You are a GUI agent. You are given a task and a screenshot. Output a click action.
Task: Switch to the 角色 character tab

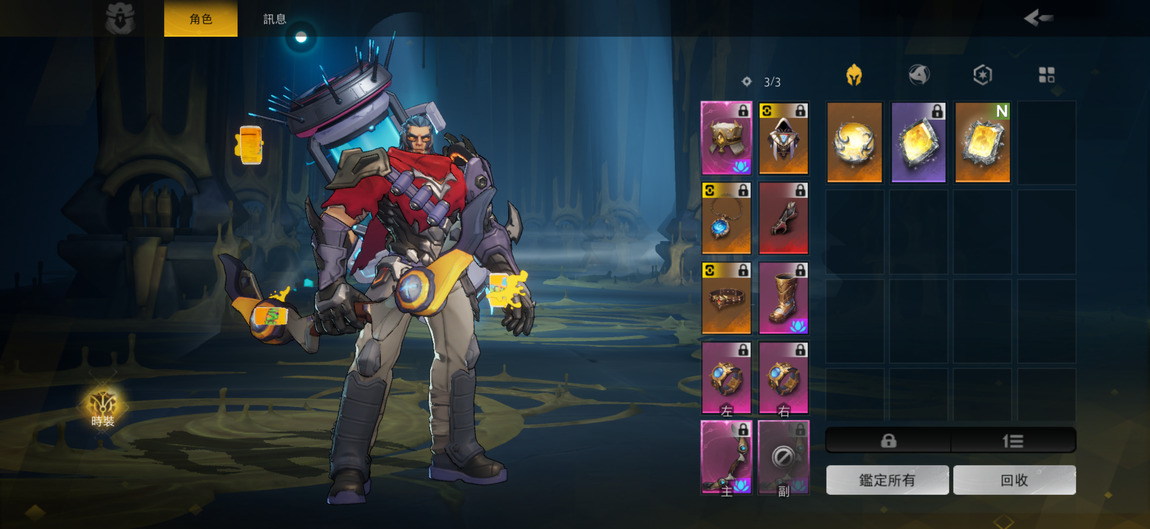(201, 19)
